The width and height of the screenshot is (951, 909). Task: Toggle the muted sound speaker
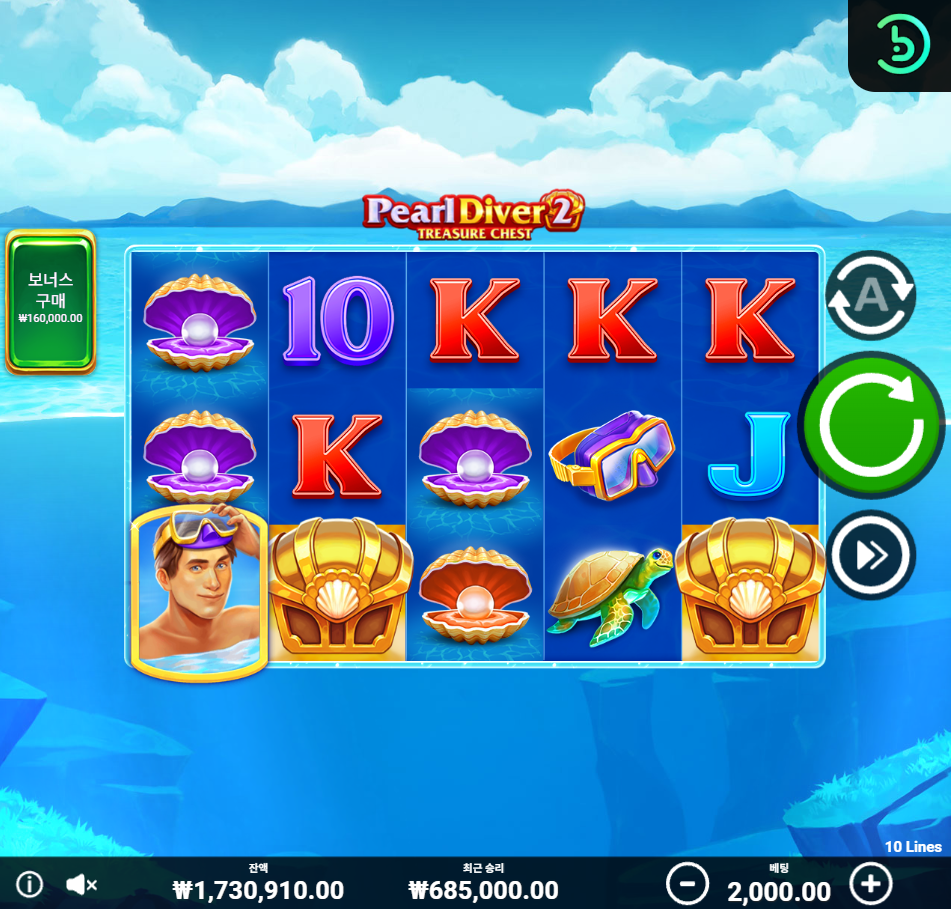(81, 884)
